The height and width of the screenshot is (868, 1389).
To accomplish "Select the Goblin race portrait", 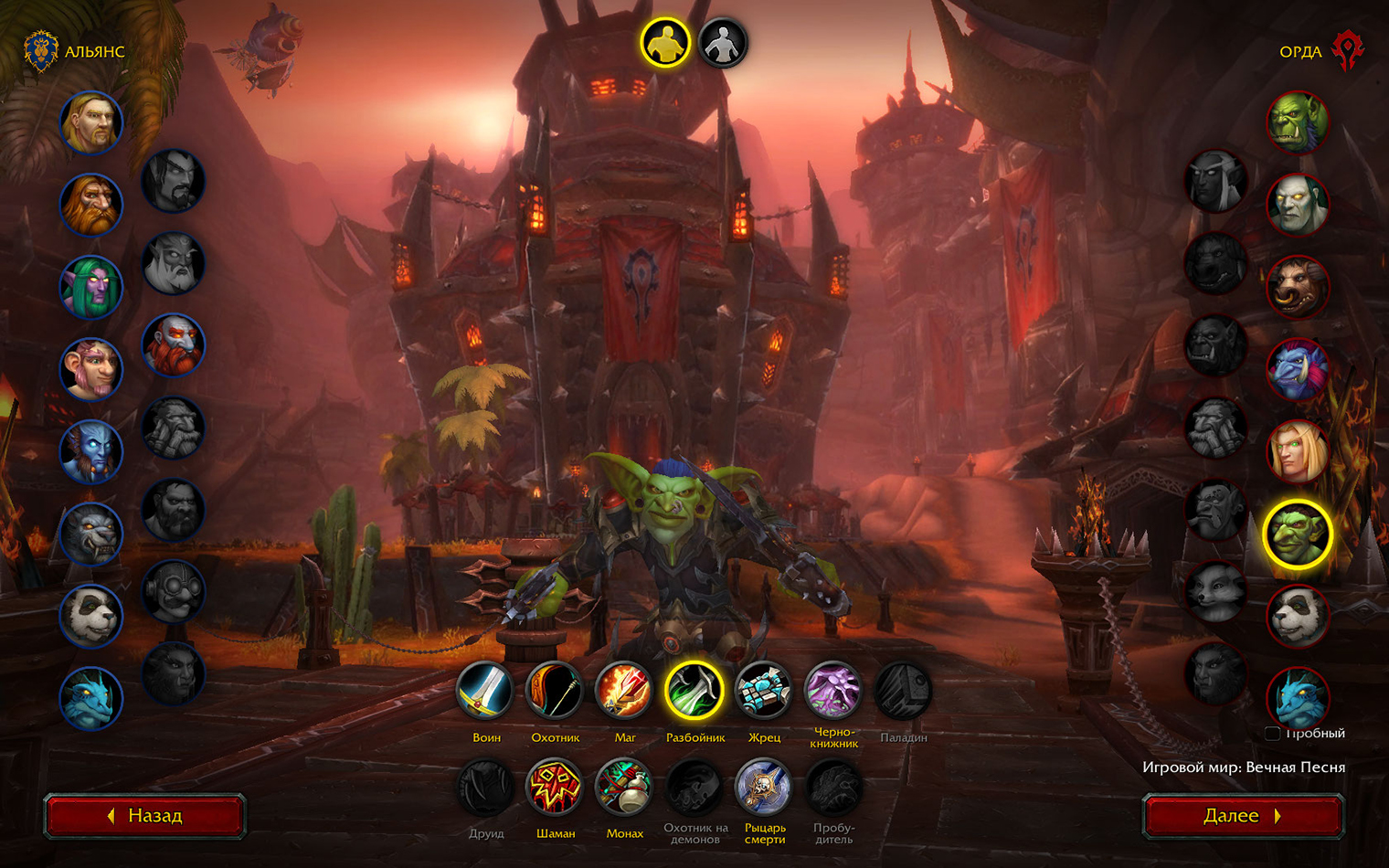I will click(1298, 535).
